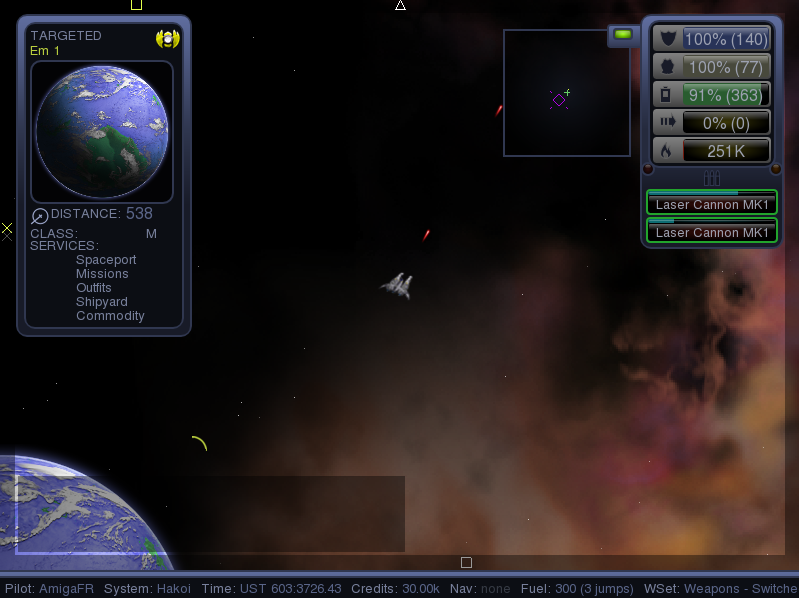Click the small bars icon above the weapon list
Image resolution: width=799 pixels, height=598 pixels.
[712, 178]
